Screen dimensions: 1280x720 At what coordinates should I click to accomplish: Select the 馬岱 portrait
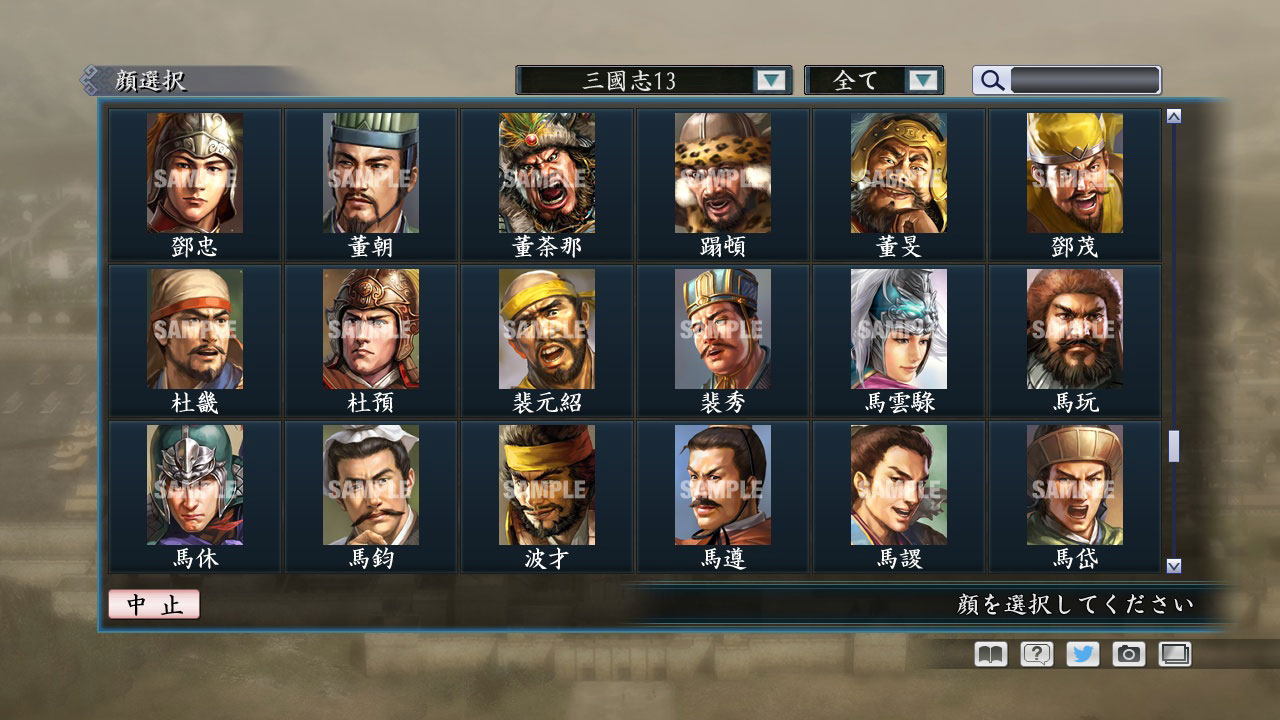coord(1074,485)
